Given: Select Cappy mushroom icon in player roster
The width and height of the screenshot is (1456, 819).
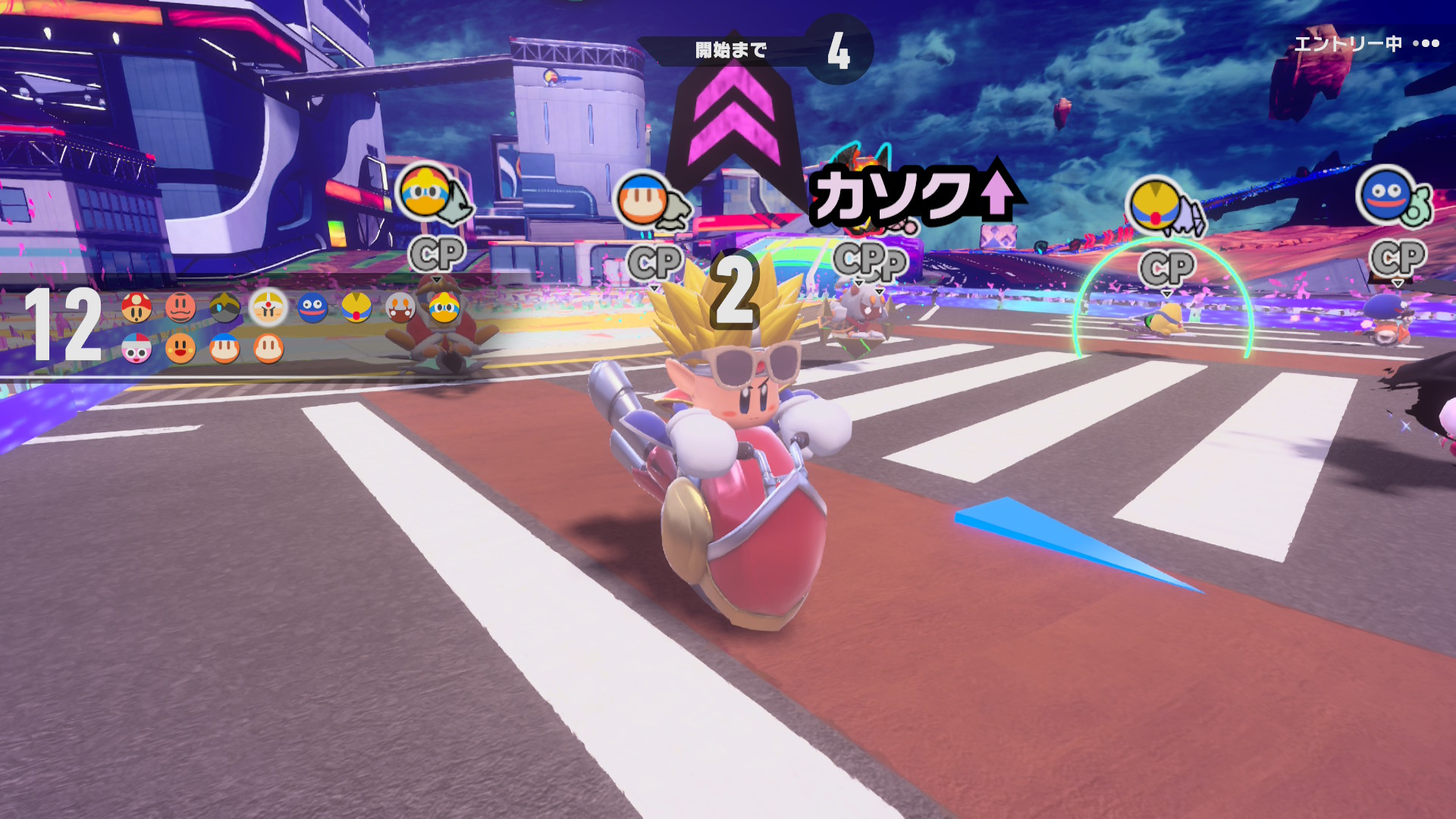Looking at the screenshot, I should pyautogui.click(x=136, y=307).
